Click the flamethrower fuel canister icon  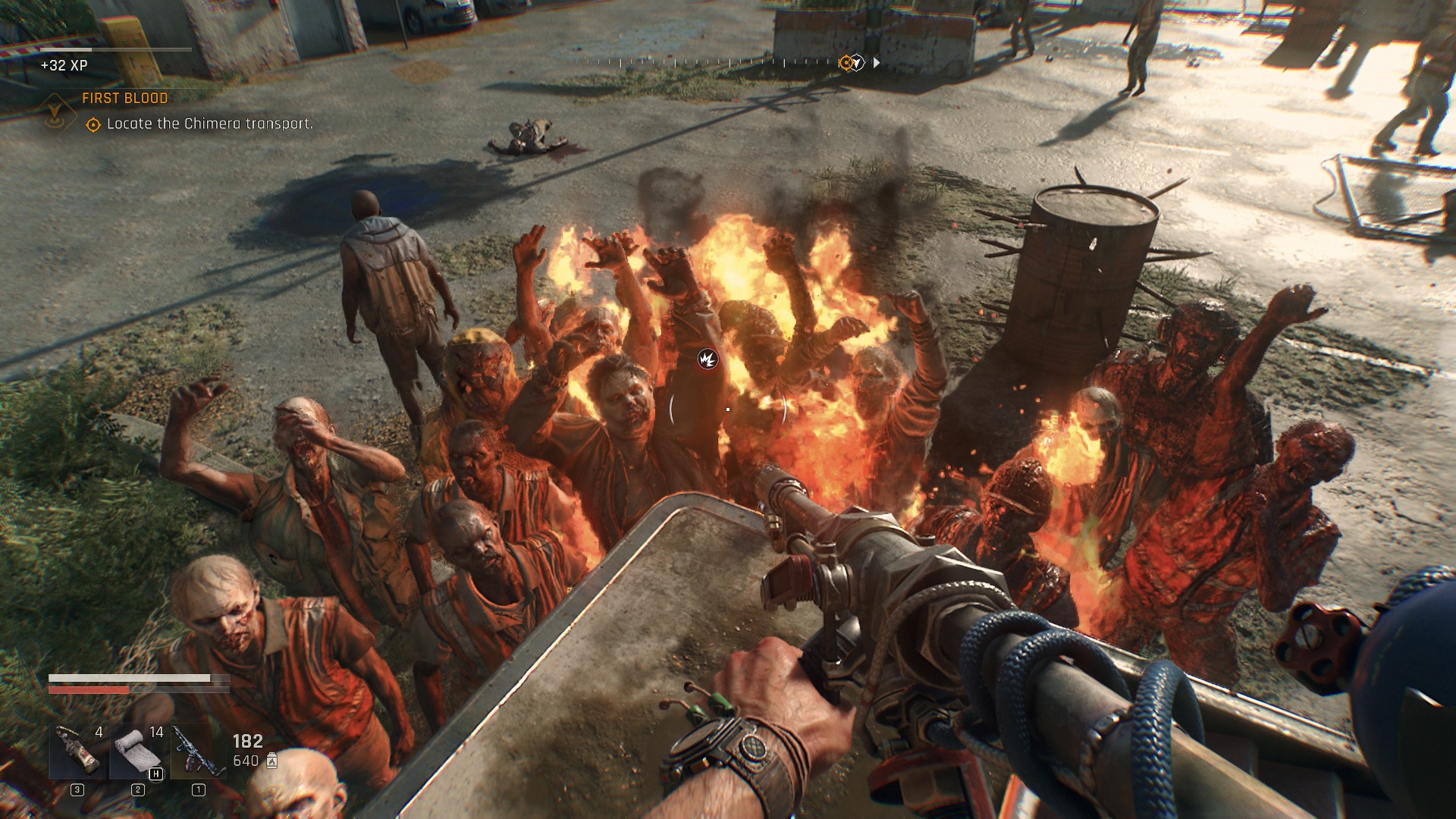(272, 761)
